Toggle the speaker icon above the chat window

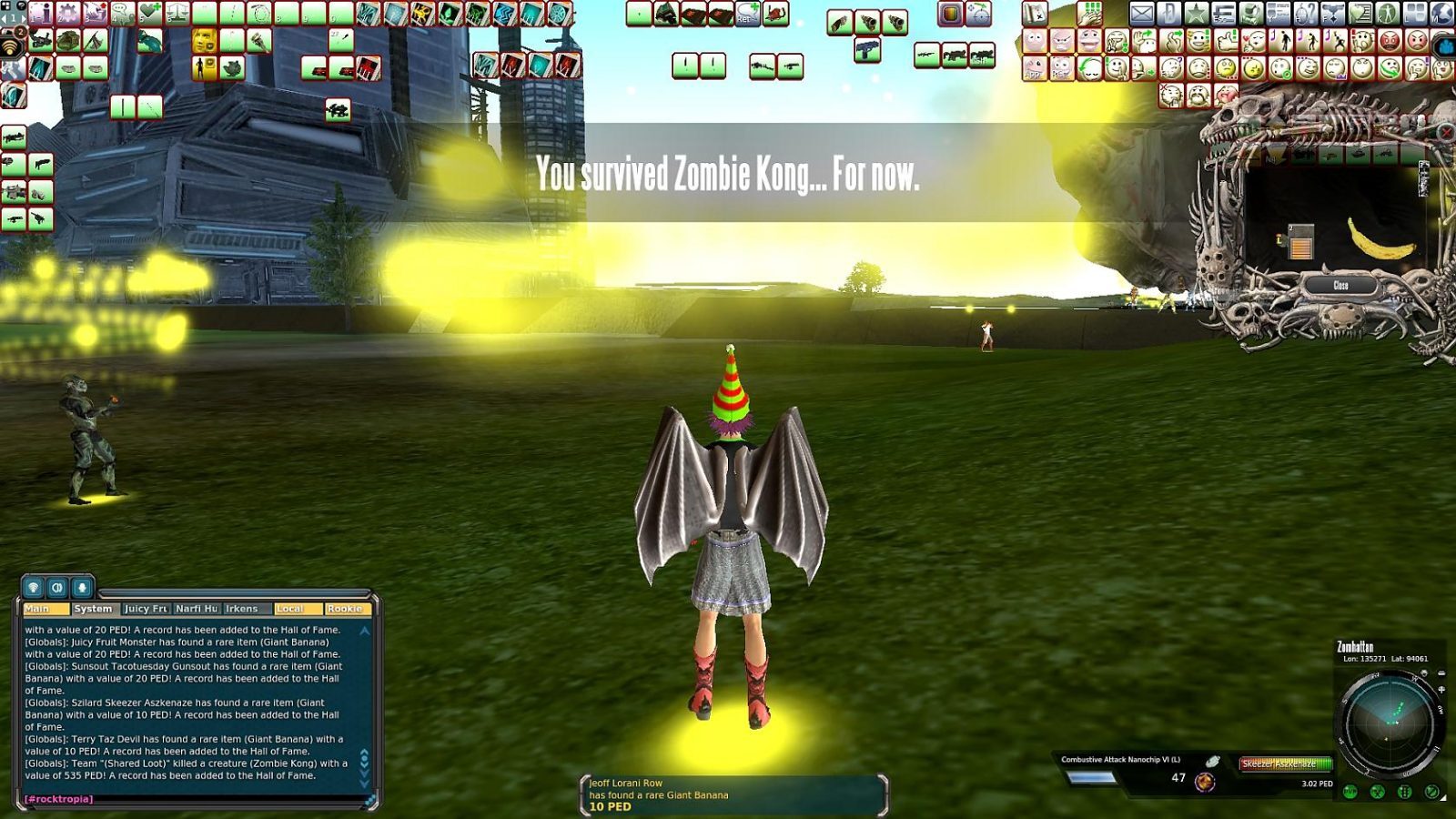[x=57, y=588]
